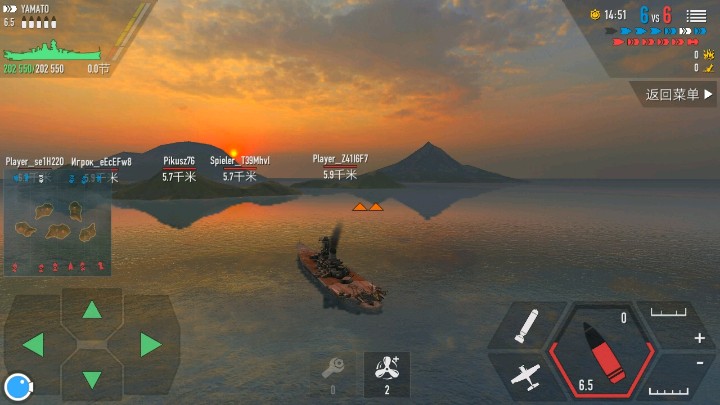Toggle the blue camera view button
Image resolution: width=720 pixels, height=405 pixels.
coord(16,386)
